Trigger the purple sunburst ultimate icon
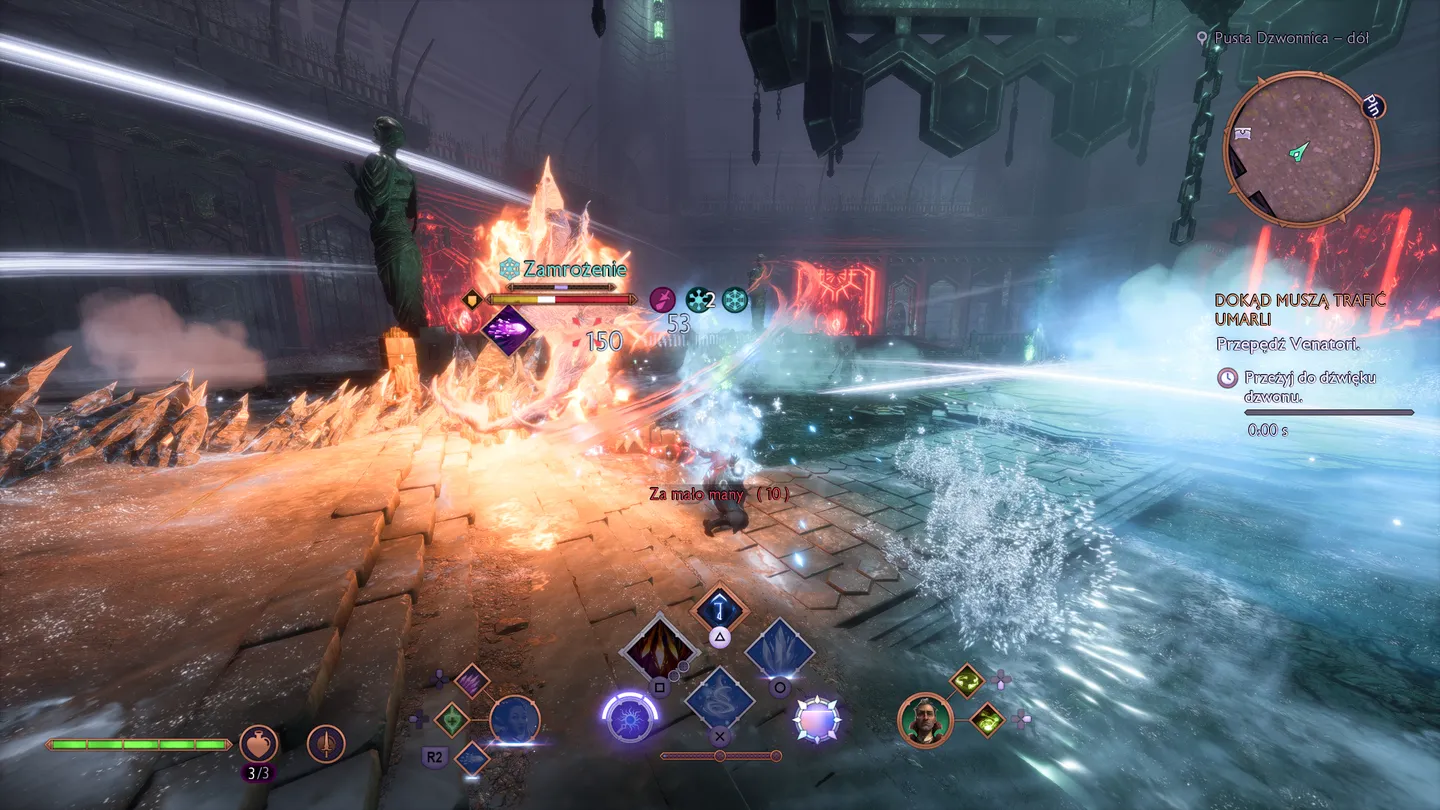This screenshot has width=1440, height=810. click(x=629, y=720)
